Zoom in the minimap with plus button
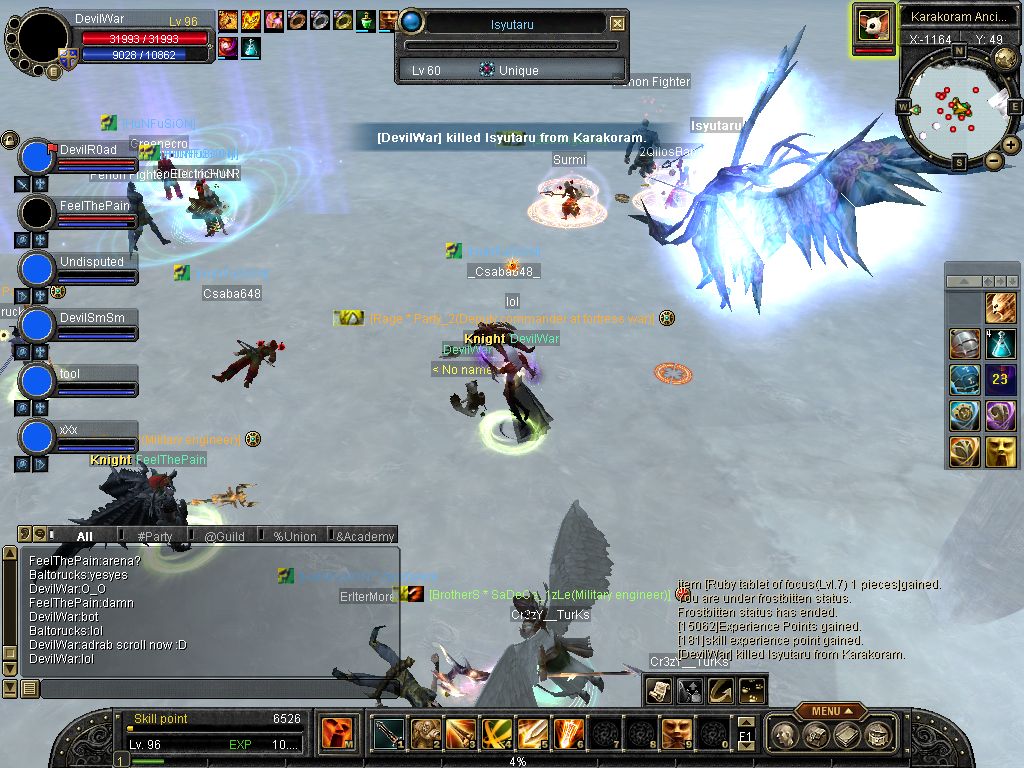The image size is (1024, 768). (x=1011, y=145)
